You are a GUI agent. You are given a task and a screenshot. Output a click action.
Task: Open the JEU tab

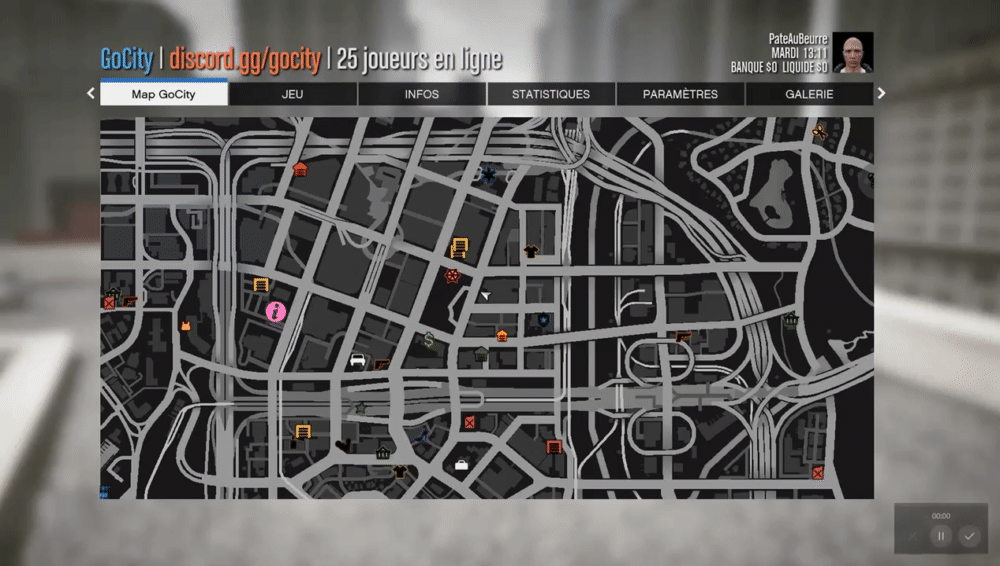pos(293,94)
